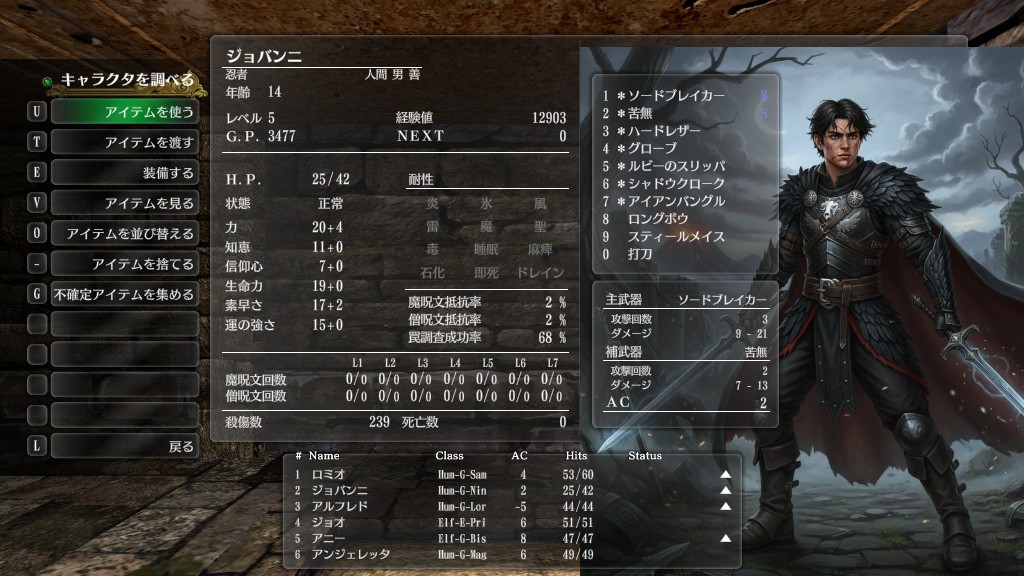Pick シャドウクローク in the item list
The image size is (1024, 576).
[670, 184]
